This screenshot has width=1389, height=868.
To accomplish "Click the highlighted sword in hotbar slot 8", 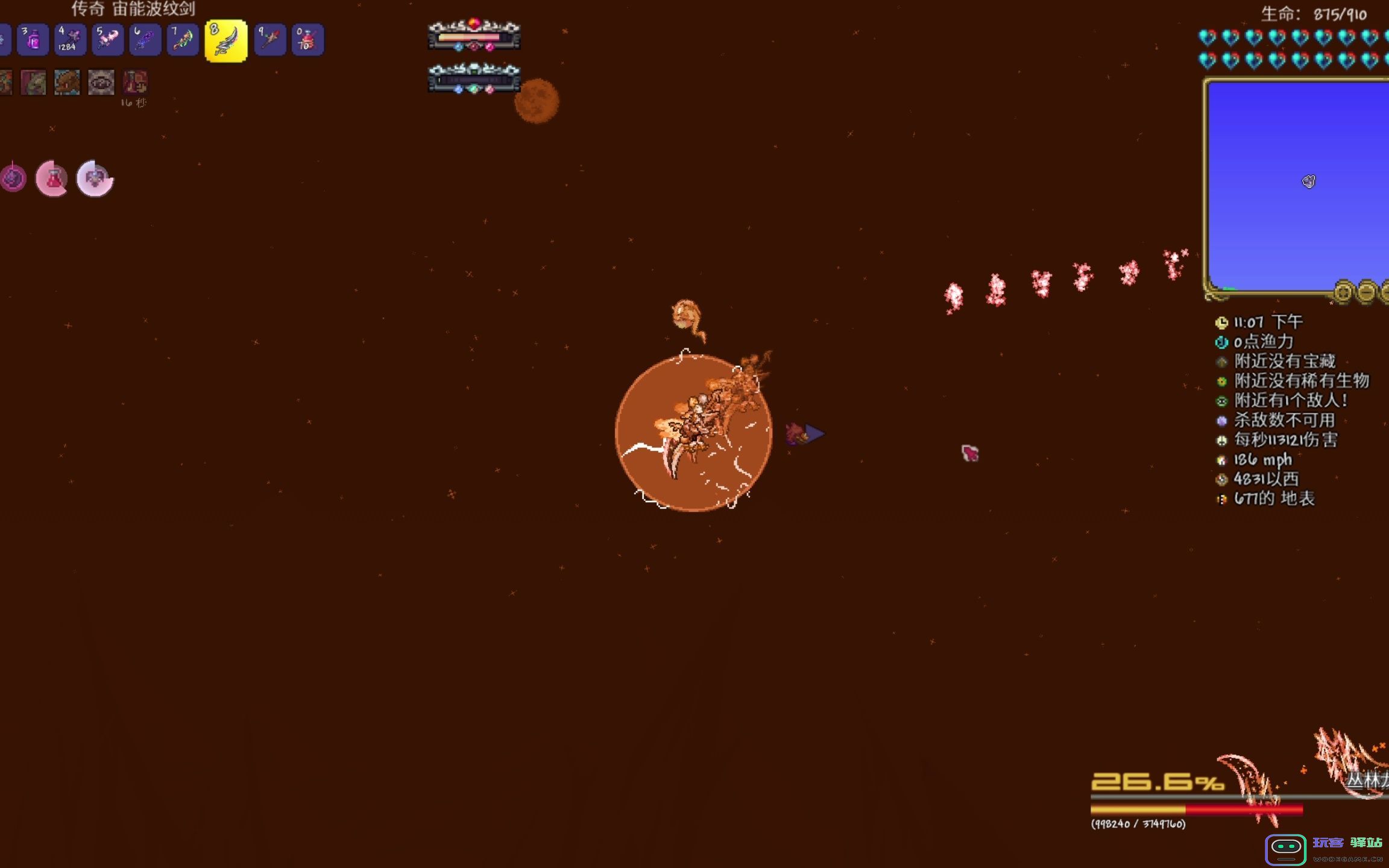I will pyautogui.click(x=226, y=41).
